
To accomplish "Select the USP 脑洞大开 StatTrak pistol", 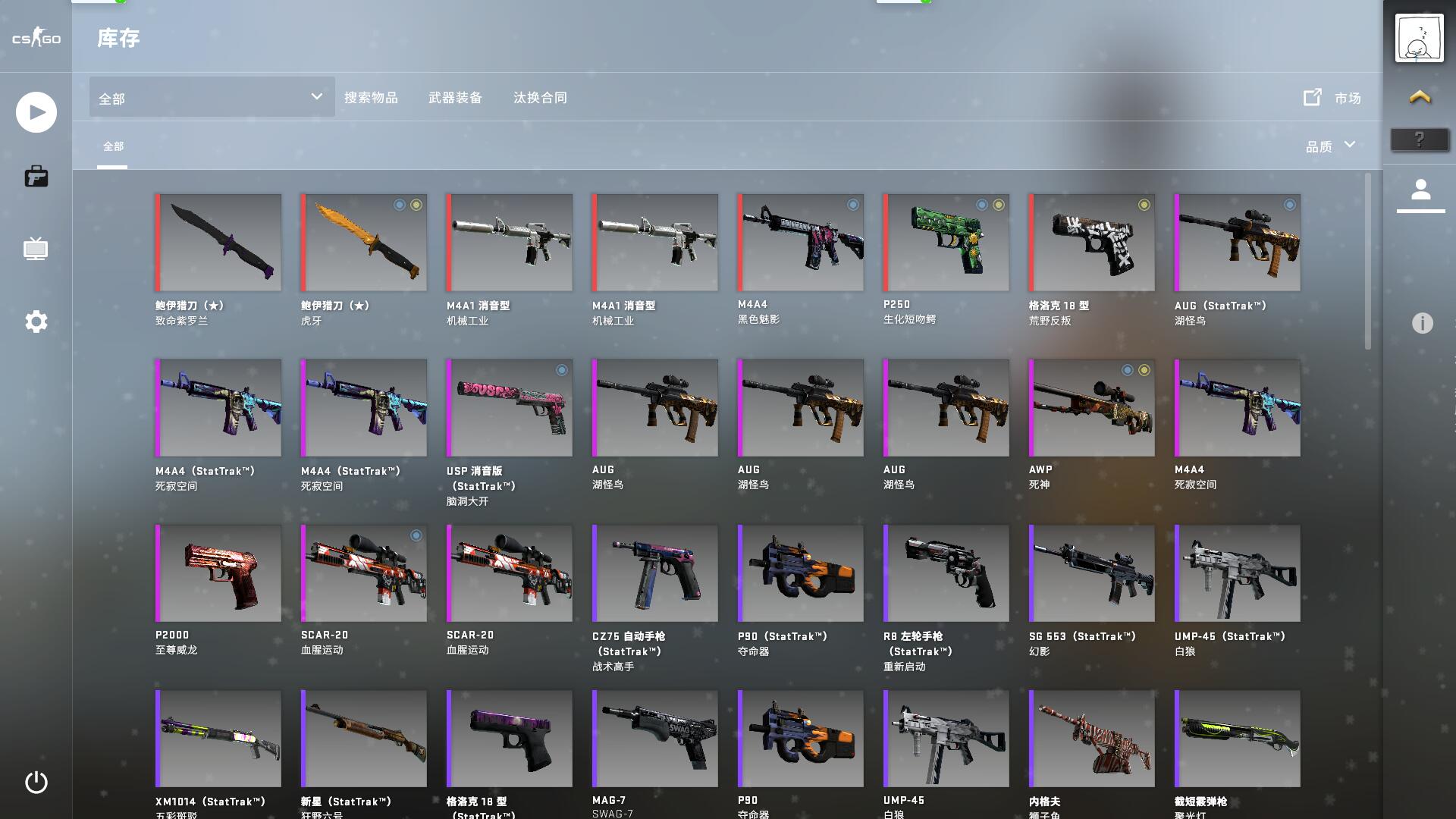I will tap(510, 408).
